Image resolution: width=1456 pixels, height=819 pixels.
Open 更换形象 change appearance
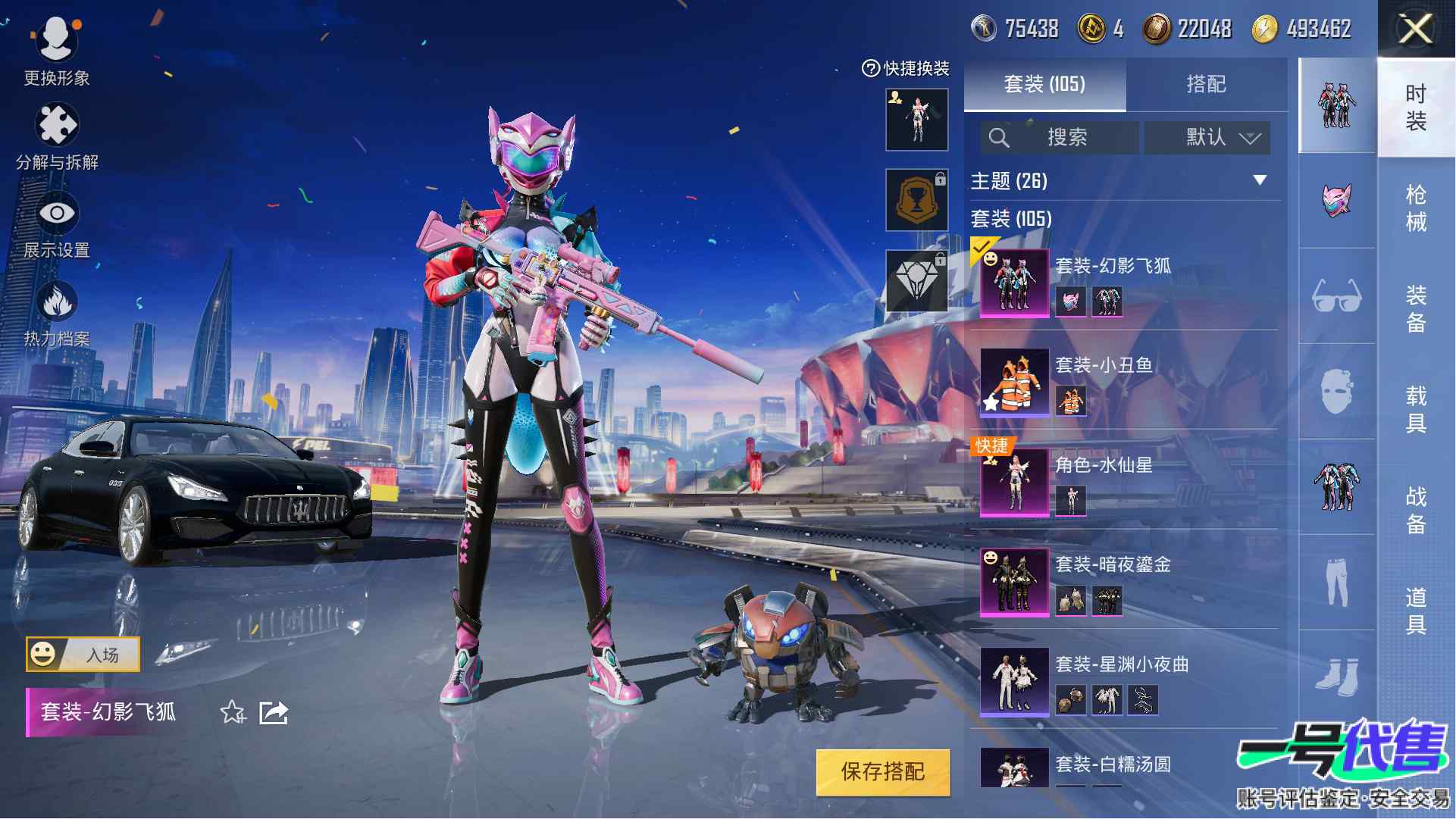pos(57,51)
